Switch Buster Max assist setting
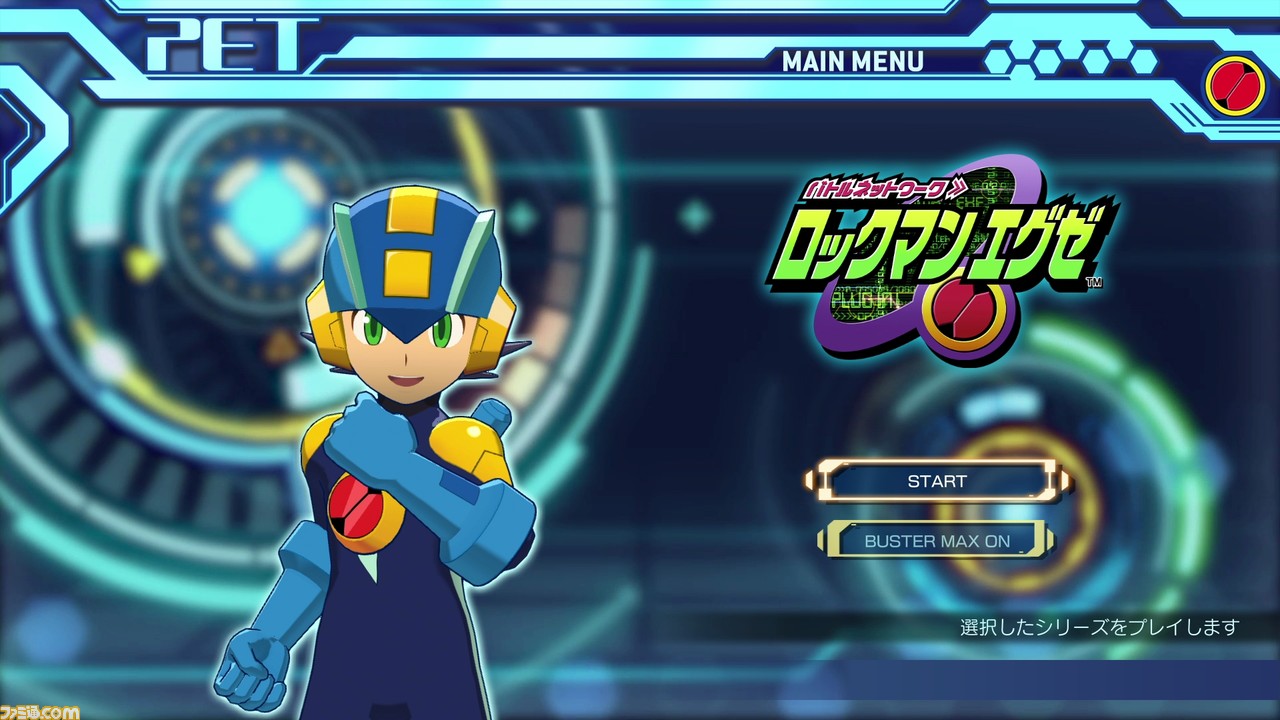Image resolution: width=1280 pixels, height=720 pixels. tap(937, 540)
